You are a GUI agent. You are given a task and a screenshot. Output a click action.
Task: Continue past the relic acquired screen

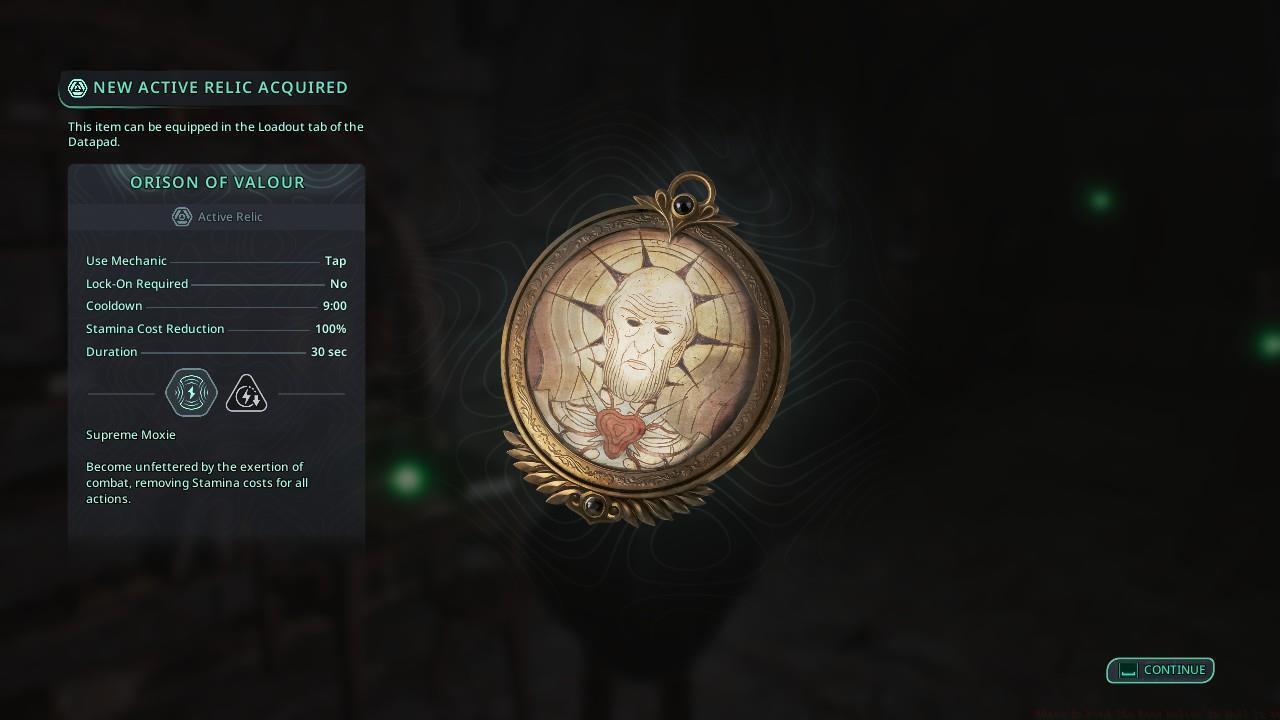coord(1160,670)
